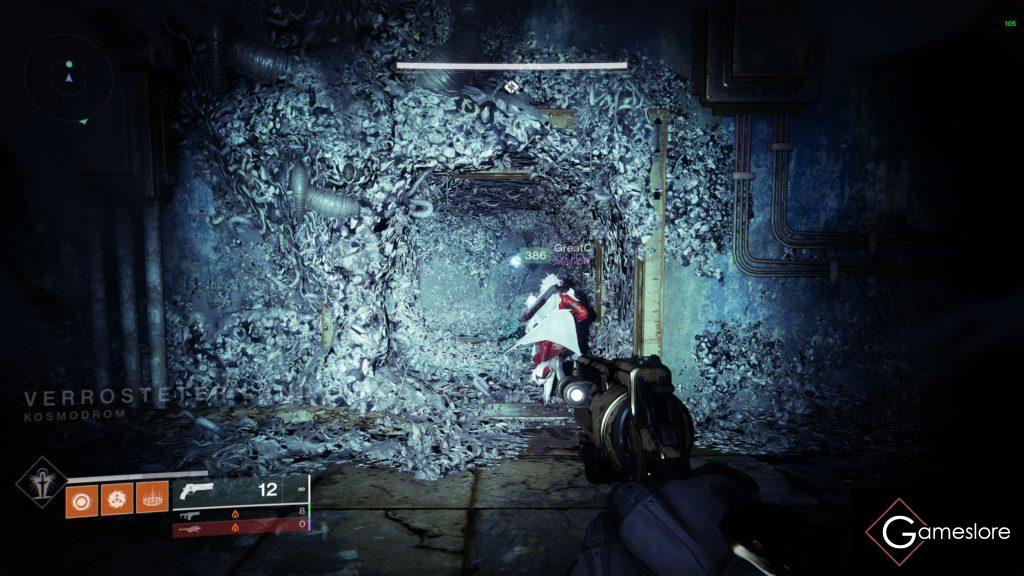Screen dimensions: 1024x576
Task: Use the grenade ability icon
Action: (x=81, y=497)
